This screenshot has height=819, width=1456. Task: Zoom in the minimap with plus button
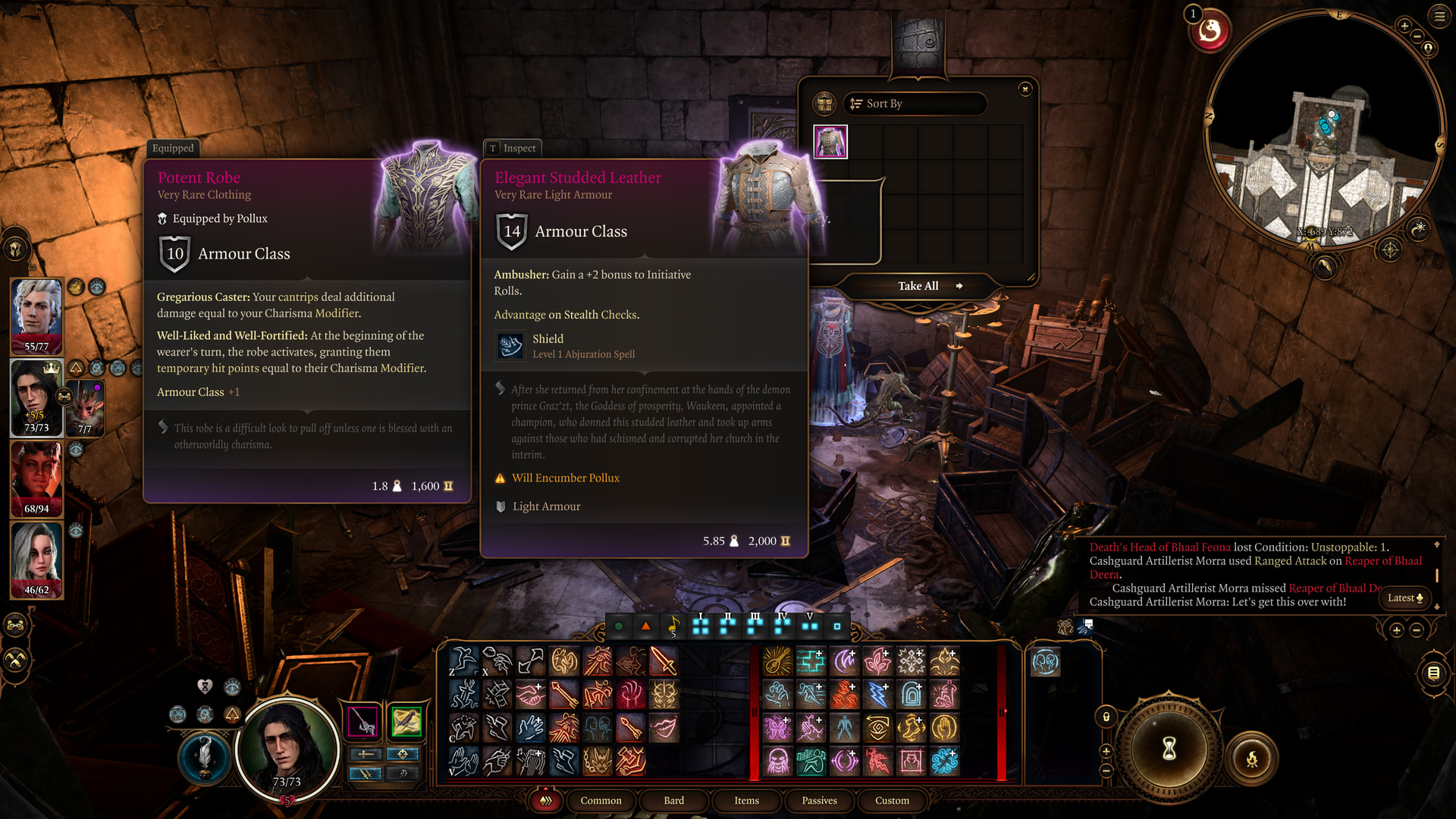pos(1404,27)
